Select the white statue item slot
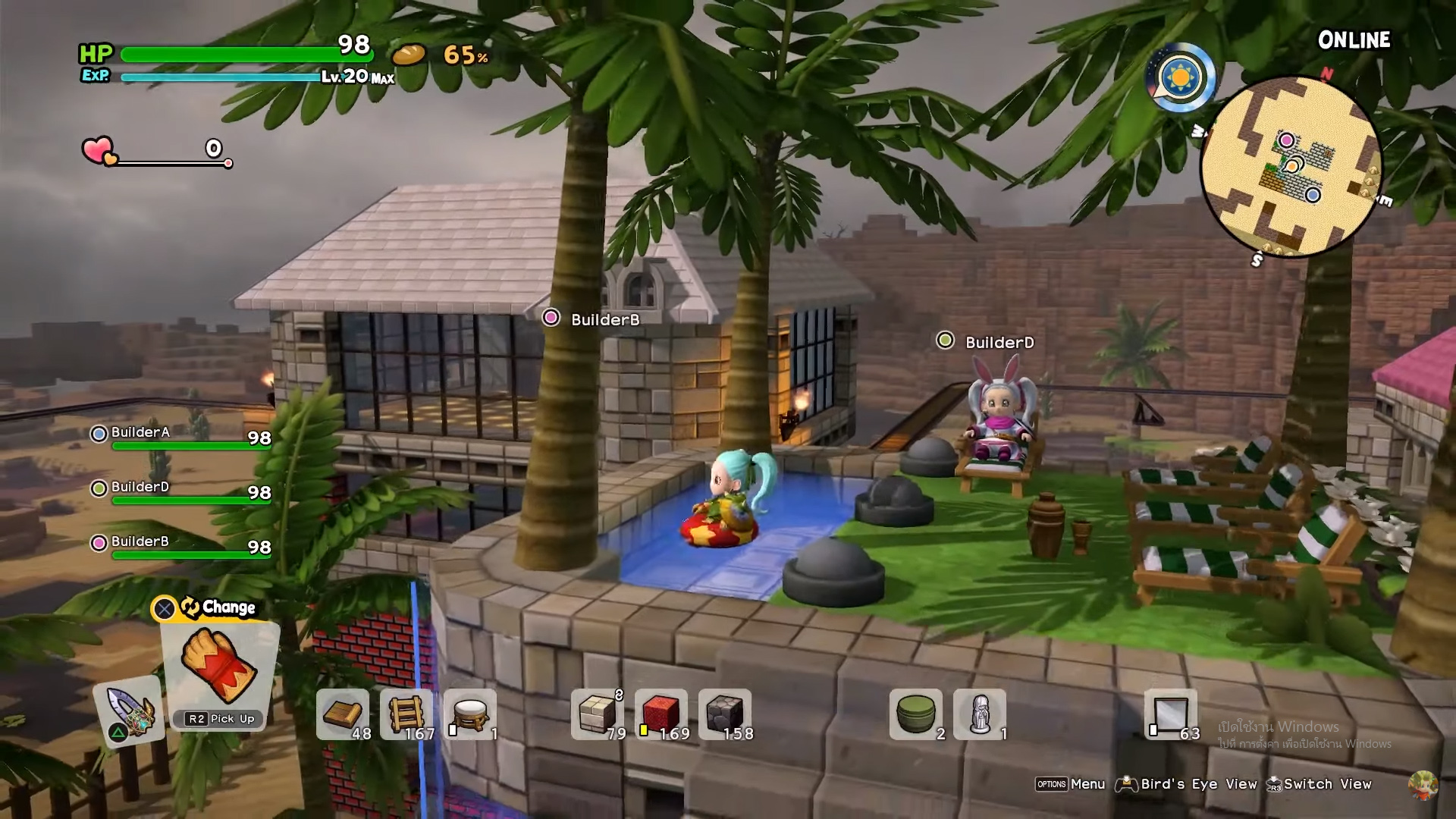Image resolution: width=1456 pixels, height=819 pixels. 980,714
